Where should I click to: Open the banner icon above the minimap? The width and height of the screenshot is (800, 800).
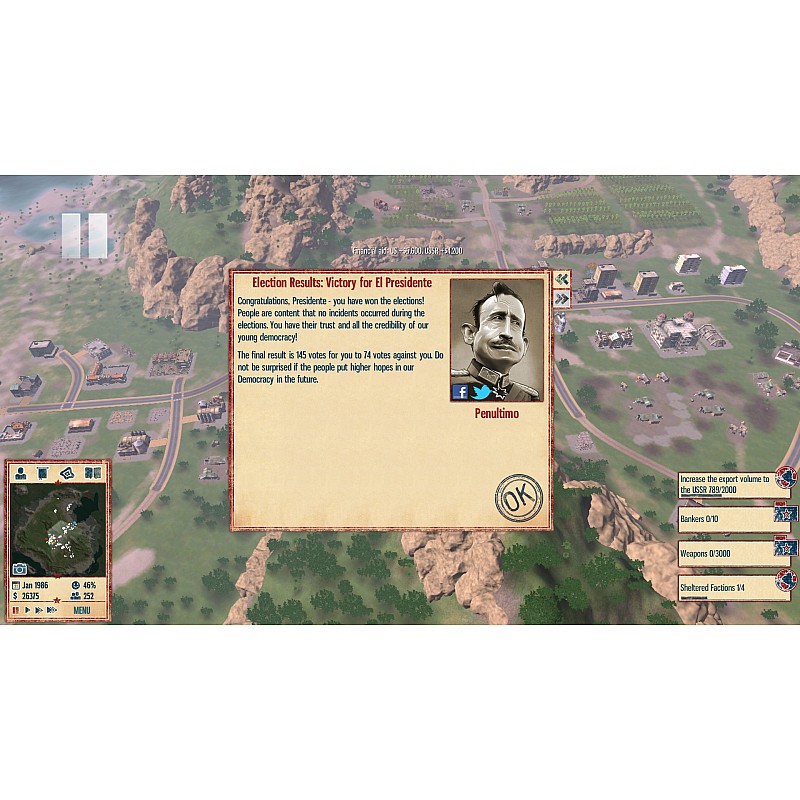click(x=43, y=473)
